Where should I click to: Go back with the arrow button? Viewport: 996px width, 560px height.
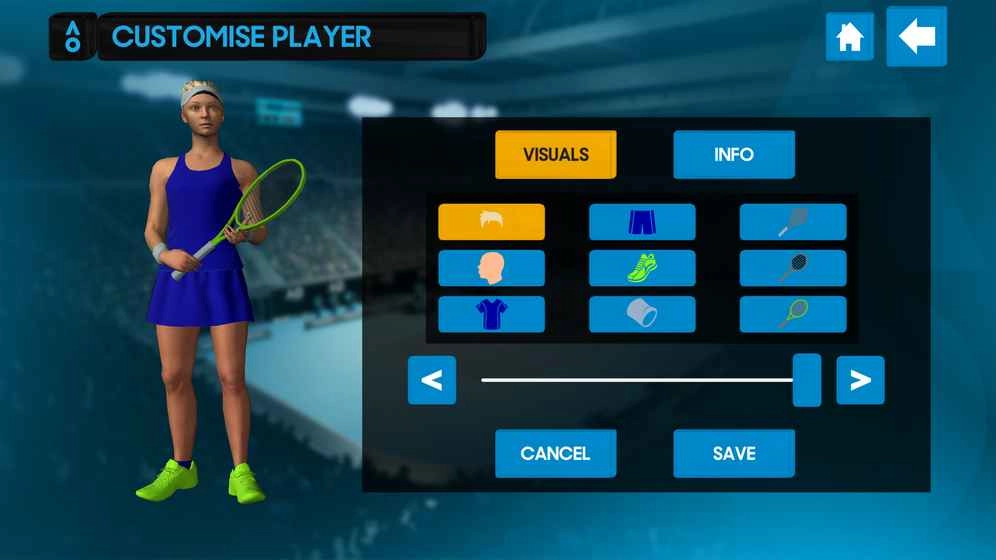[x=916, y=37]
